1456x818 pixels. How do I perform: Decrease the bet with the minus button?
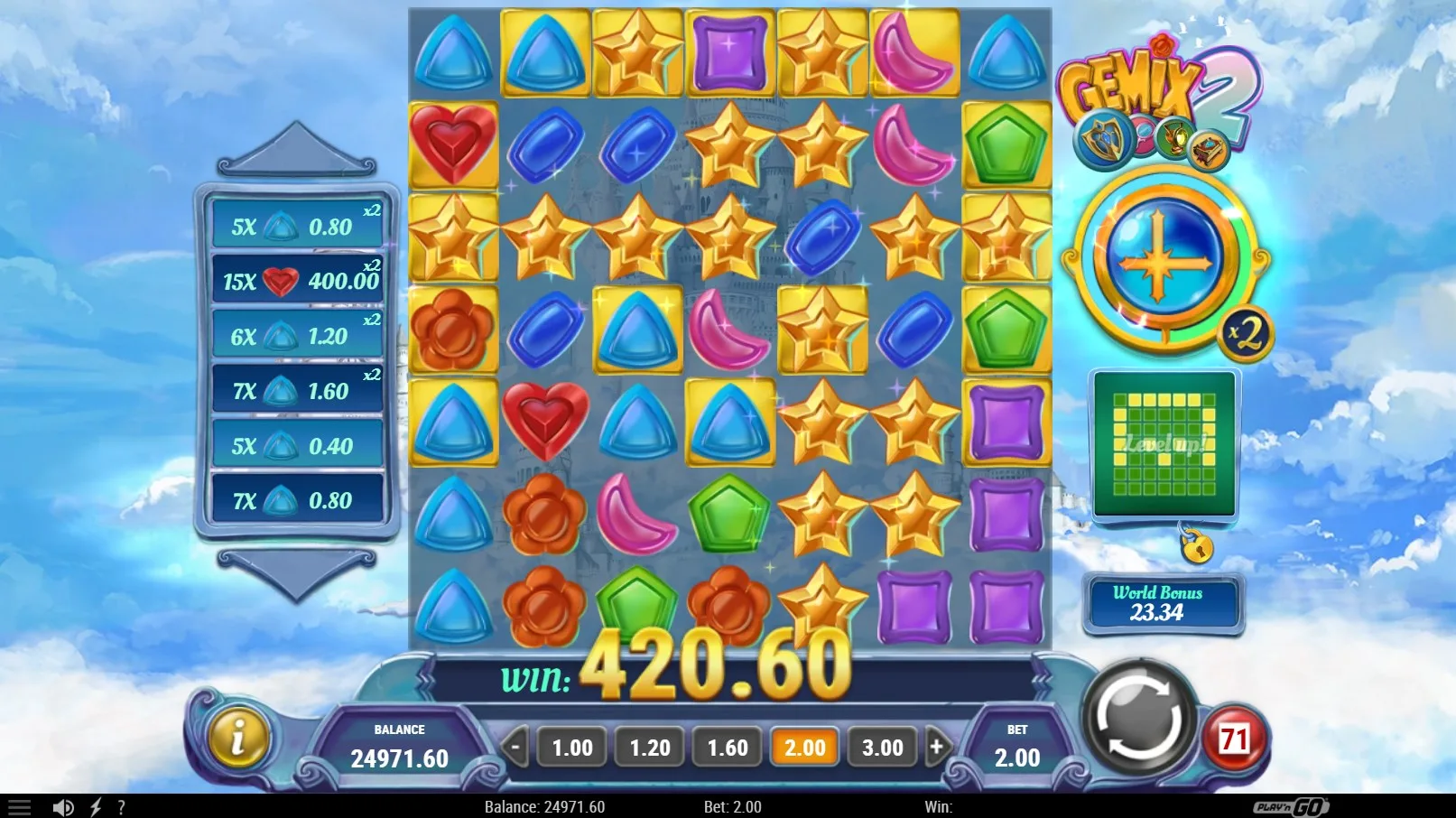click(x=515, y=747)
